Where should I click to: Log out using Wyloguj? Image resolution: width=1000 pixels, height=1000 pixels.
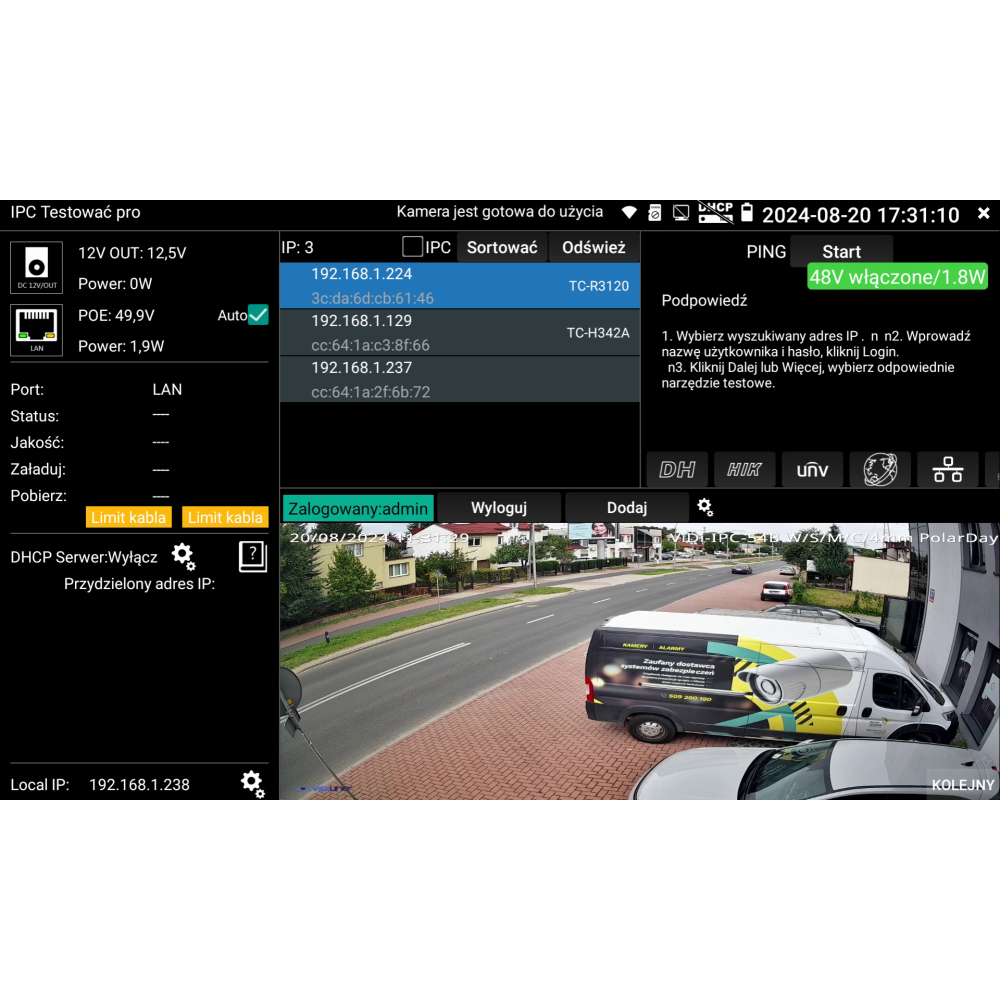point(499,508)
